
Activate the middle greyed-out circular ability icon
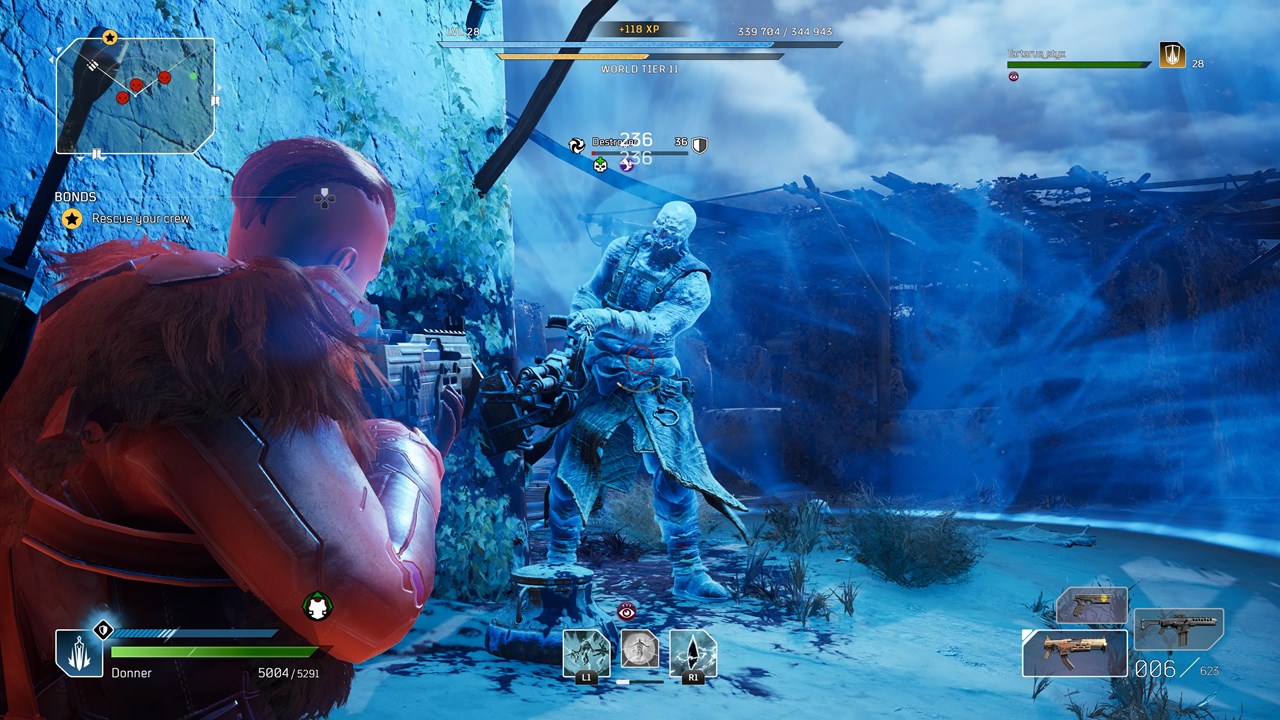(640, 649)
